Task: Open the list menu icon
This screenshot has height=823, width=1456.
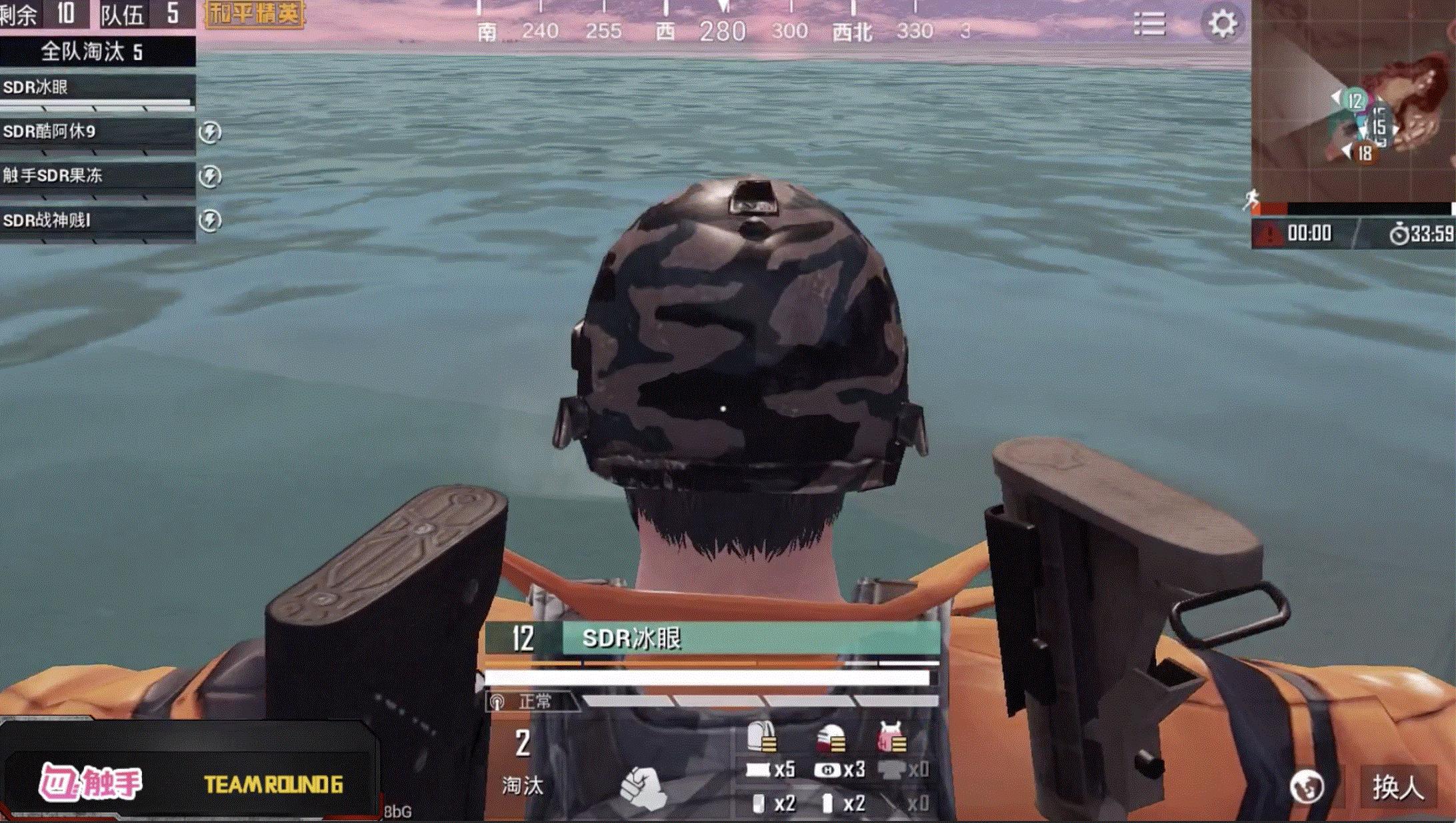Action: pyautogui.click(x=1149, y=24)
